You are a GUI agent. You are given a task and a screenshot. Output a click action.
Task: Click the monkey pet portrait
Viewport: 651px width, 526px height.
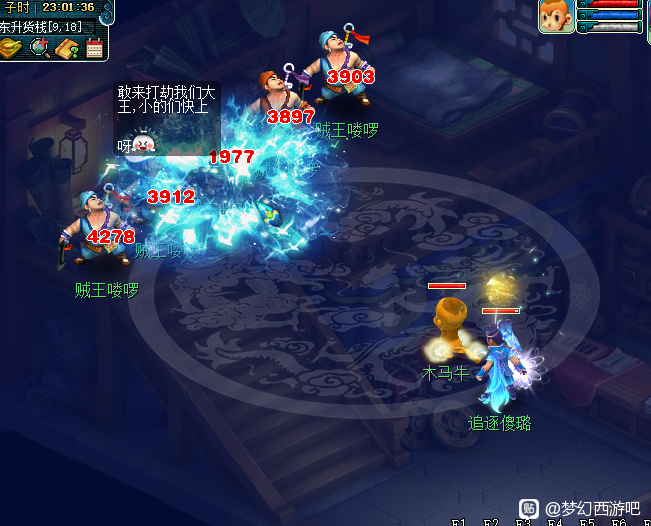557,16
